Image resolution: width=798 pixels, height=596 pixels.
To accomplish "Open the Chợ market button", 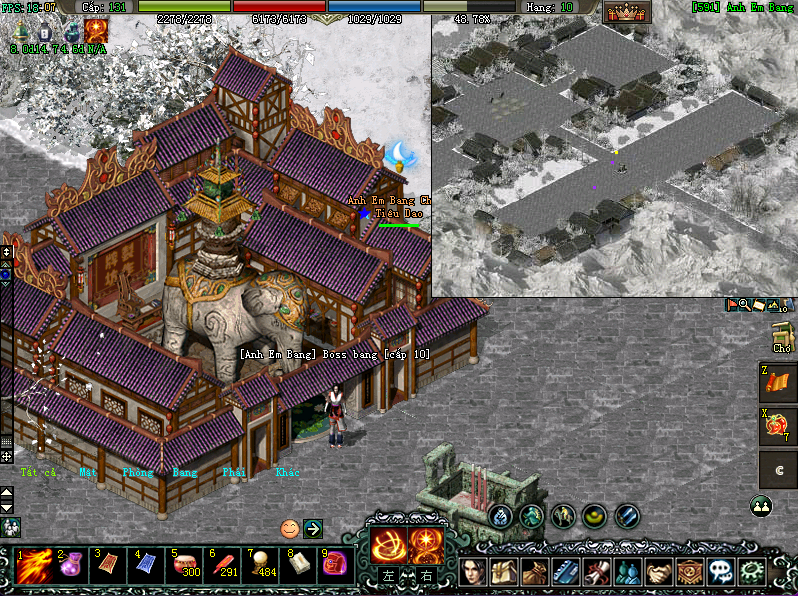I will 782,338.
